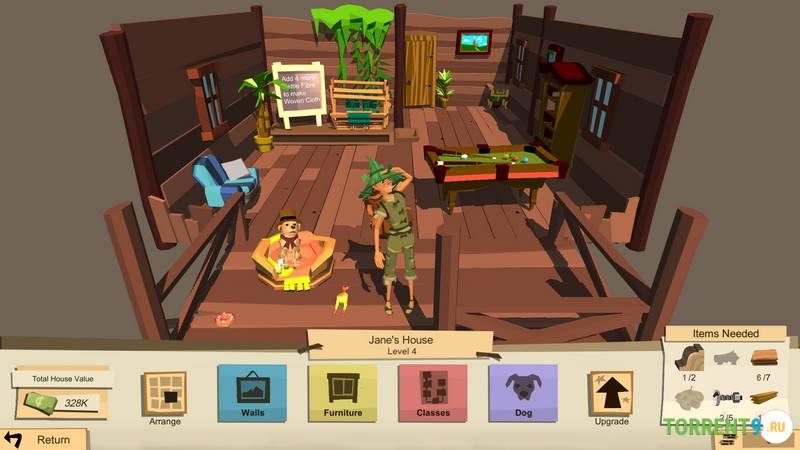Open the Arrange furniture mode
800x450 pixels.
pos(164,394)
